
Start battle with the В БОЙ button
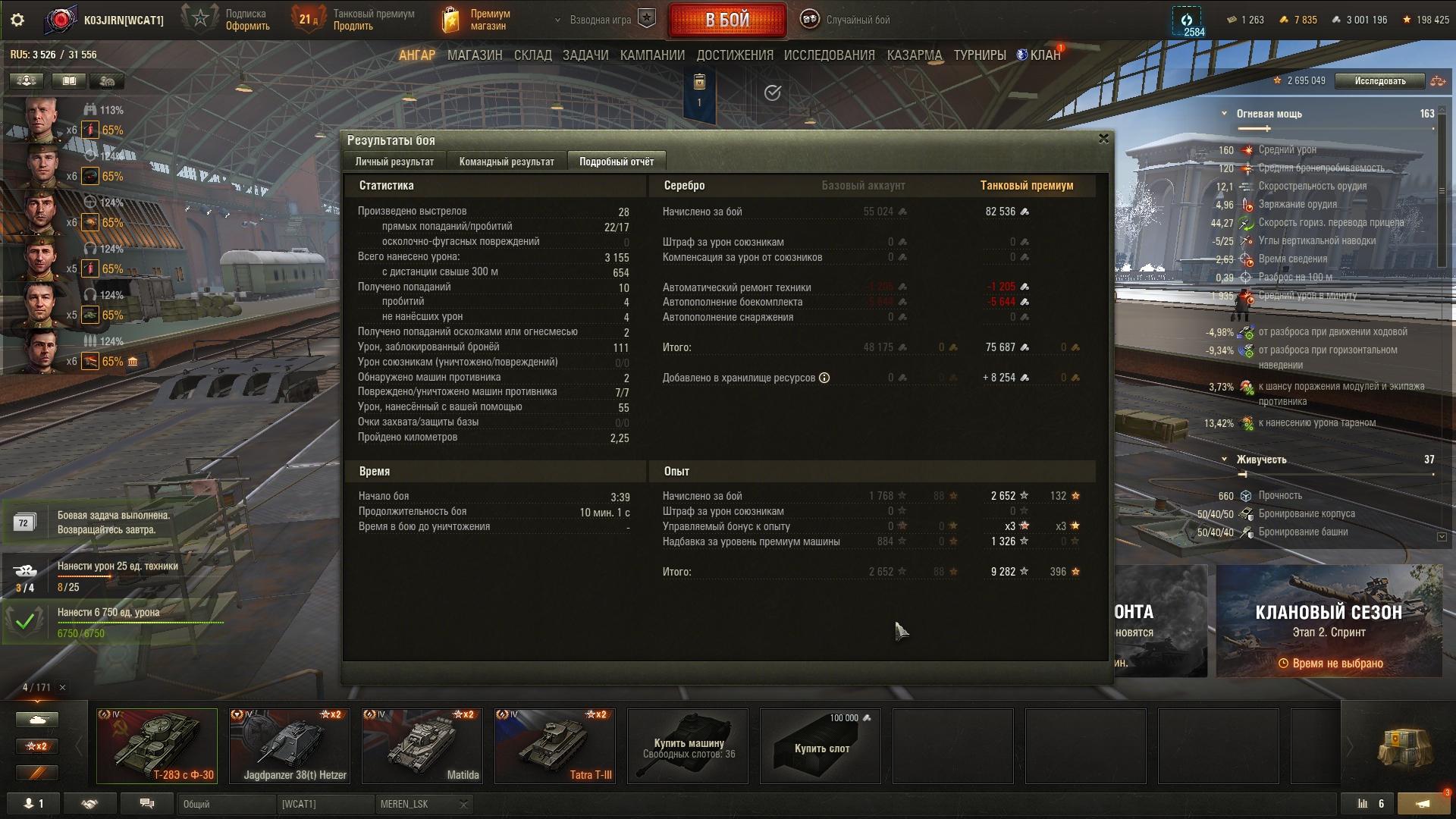(726, 20)
